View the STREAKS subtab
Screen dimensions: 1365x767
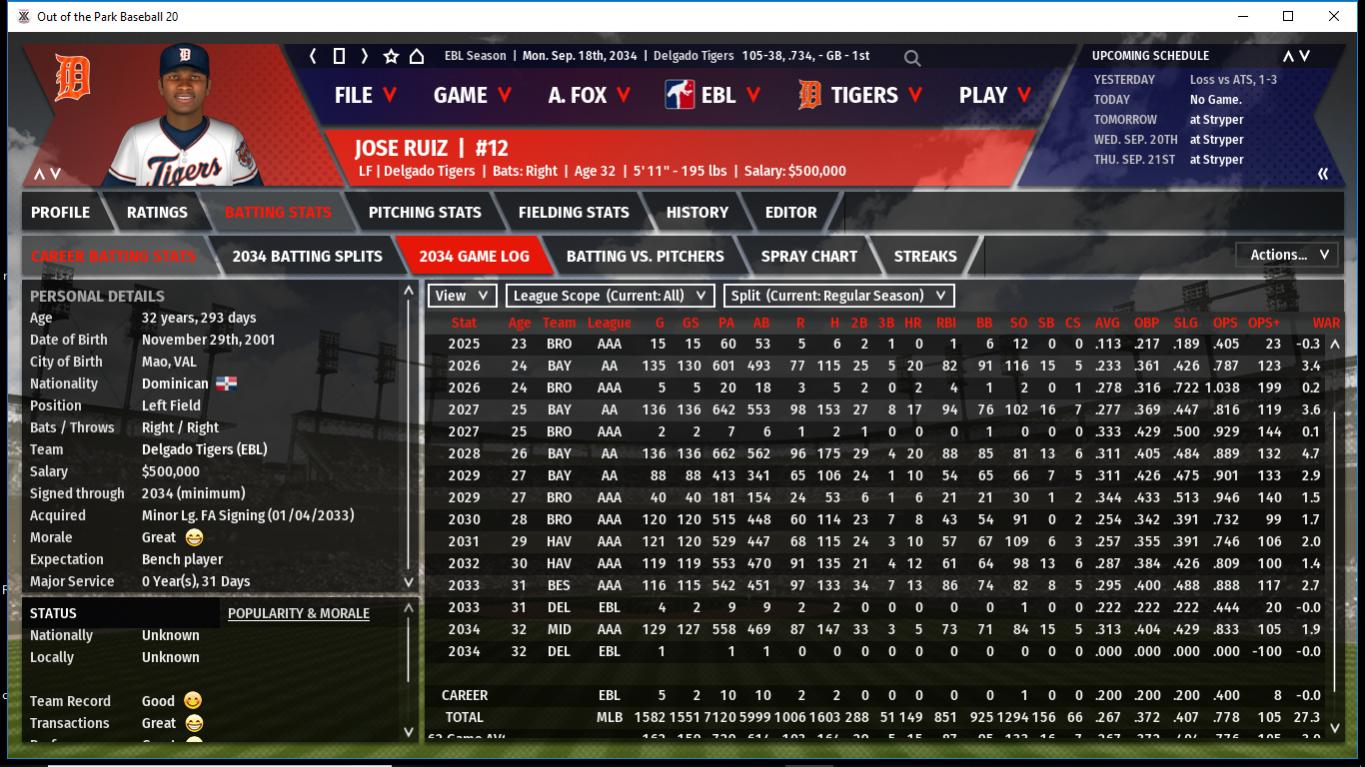(925, 256)
